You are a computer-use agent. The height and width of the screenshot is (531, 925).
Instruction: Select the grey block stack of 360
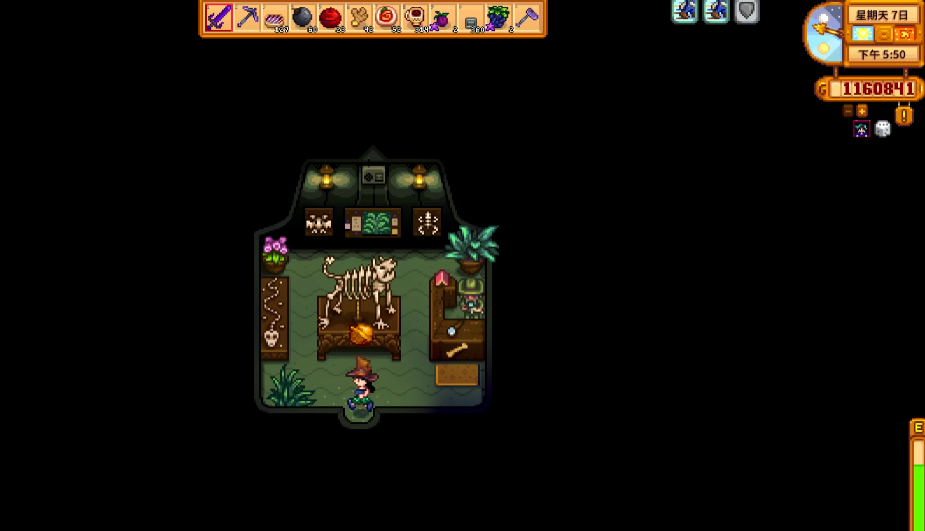pos(470,18)
